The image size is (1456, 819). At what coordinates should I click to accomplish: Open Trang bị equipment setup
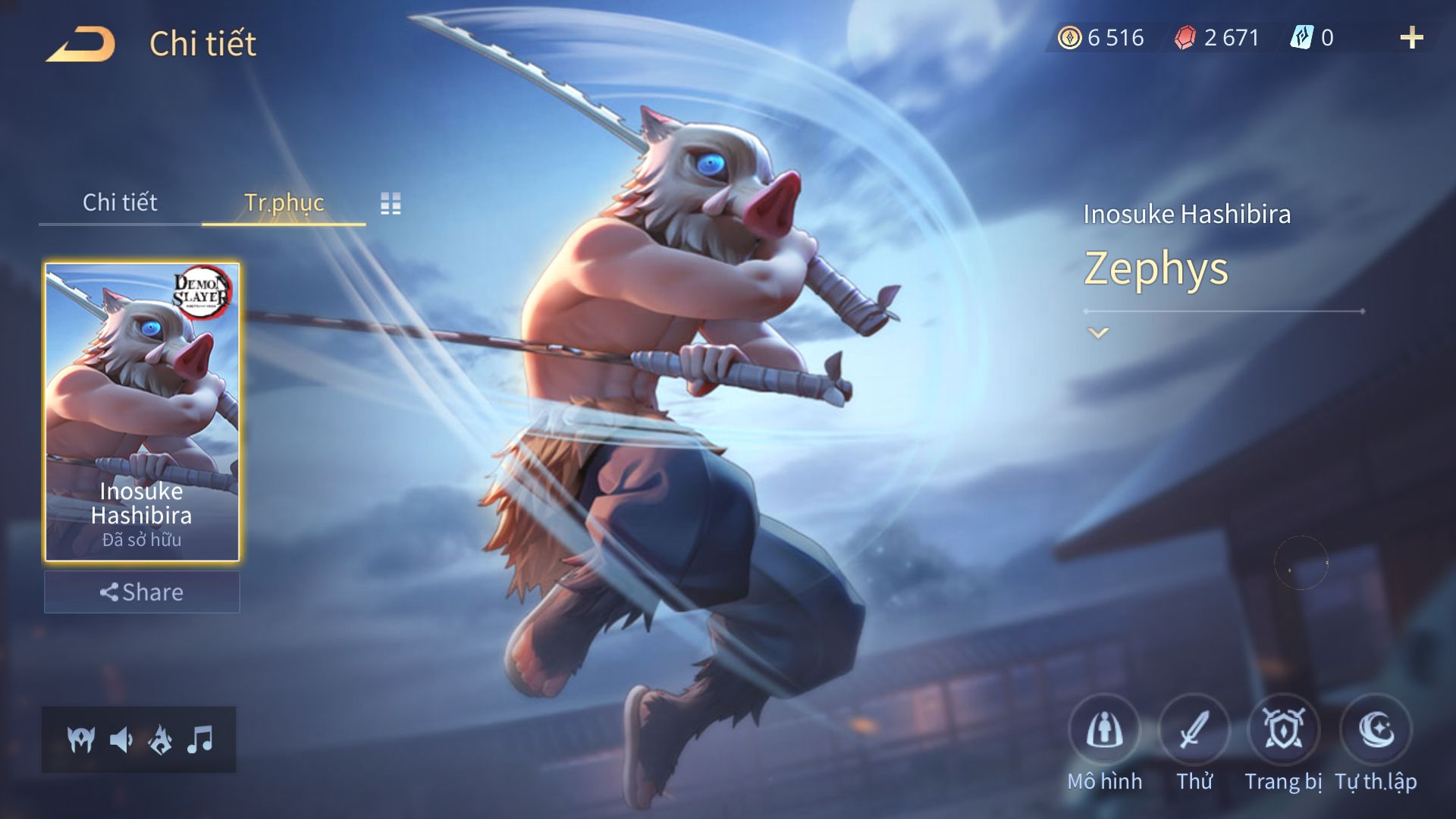[x=1283, y=730]
